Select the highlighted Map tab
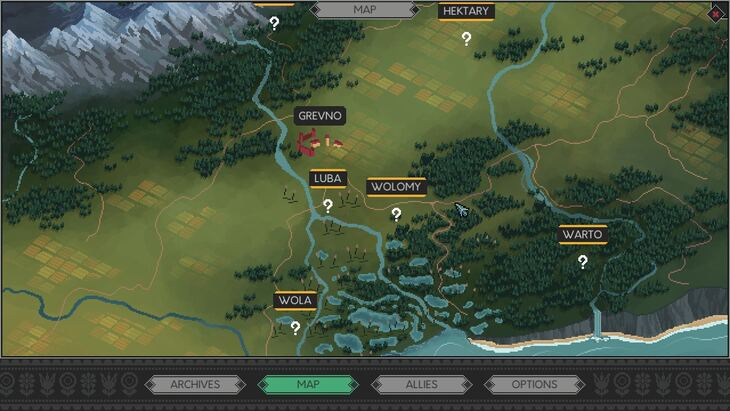 [308, 384]
